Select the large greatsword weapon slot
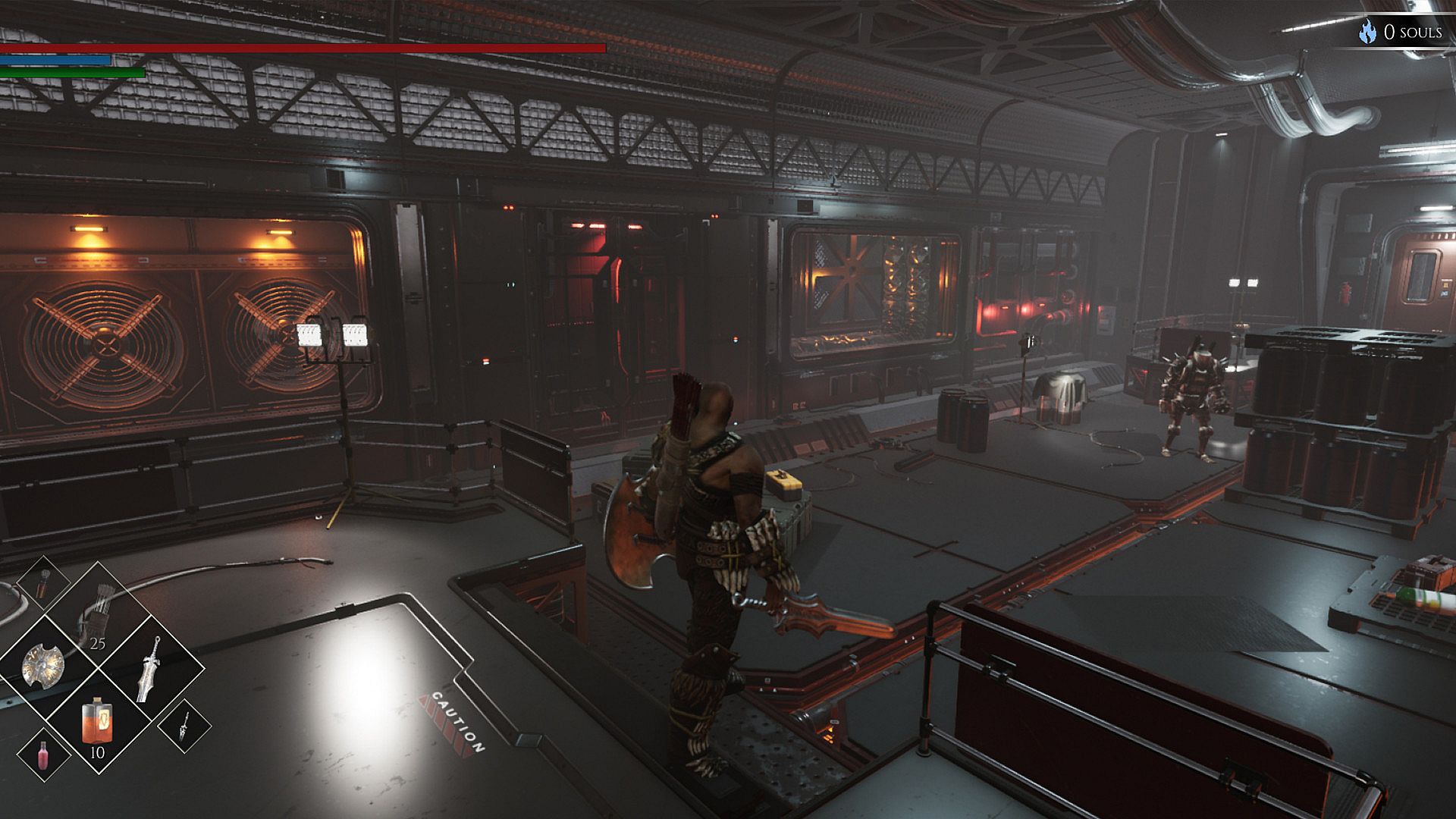Viewport: 1456px width, 819px height. pyautogui.click(x=150, y=669)
